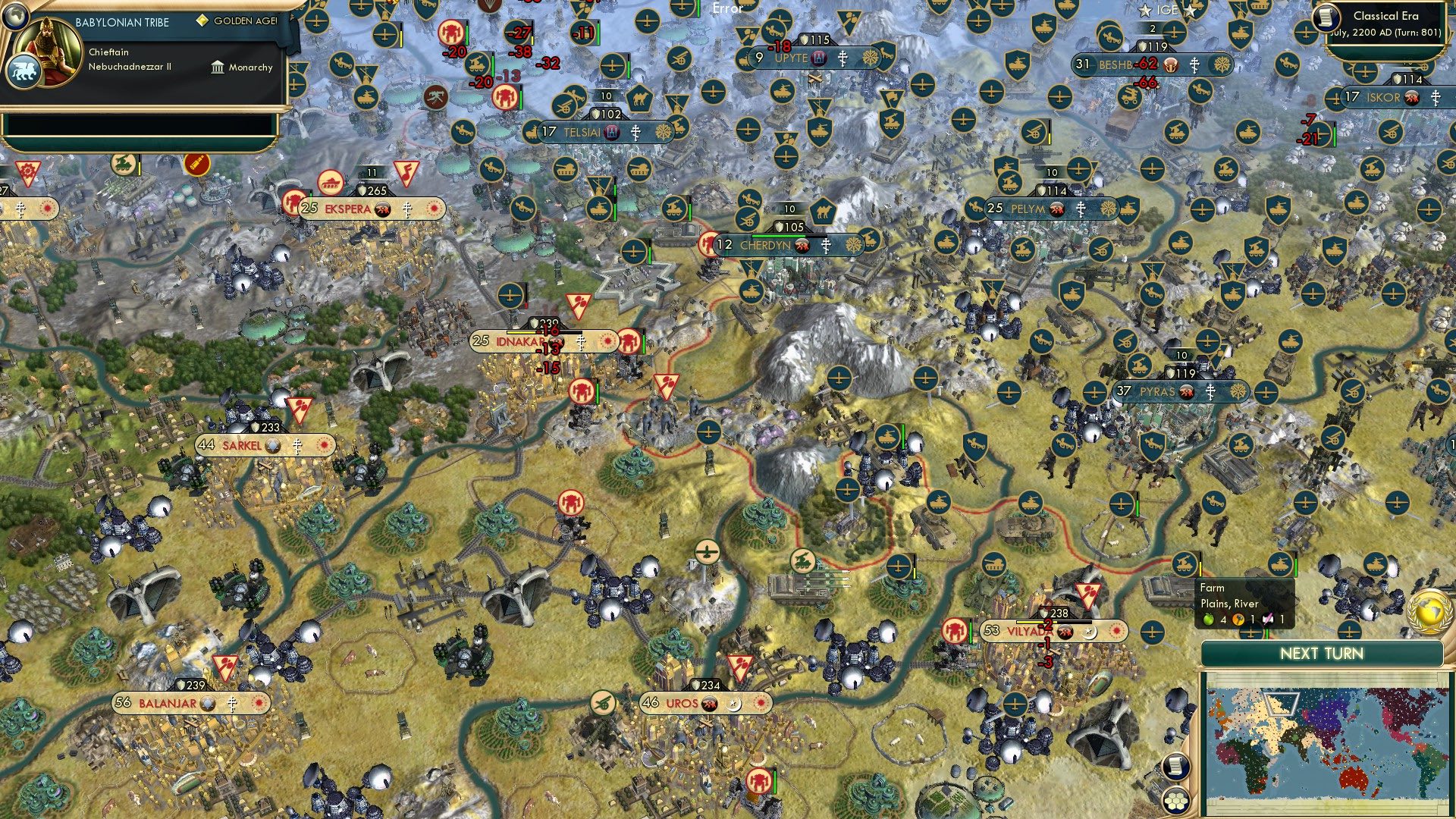Click the Monarchy government temple icon
The height and width of the screenshot is (819, 1456).
click(x=218, y=67)
